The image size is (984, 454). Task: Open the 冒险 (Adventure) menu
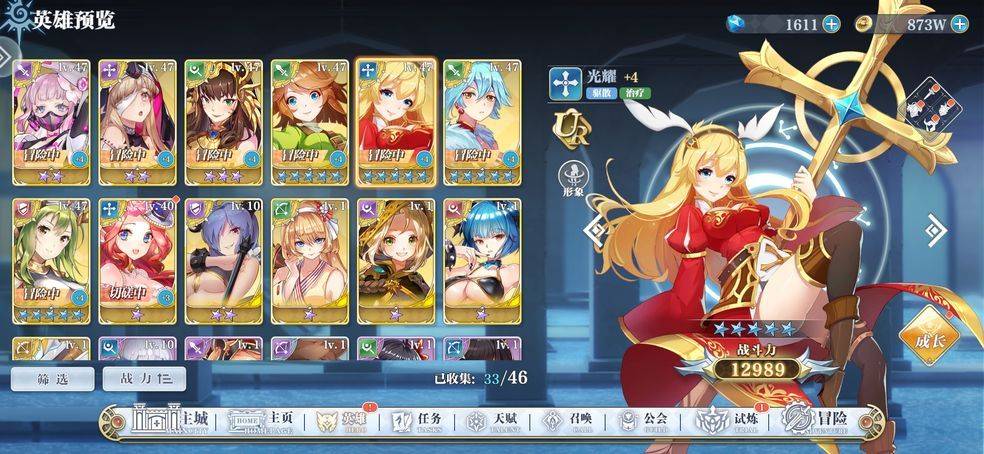[x=815, y=421]
